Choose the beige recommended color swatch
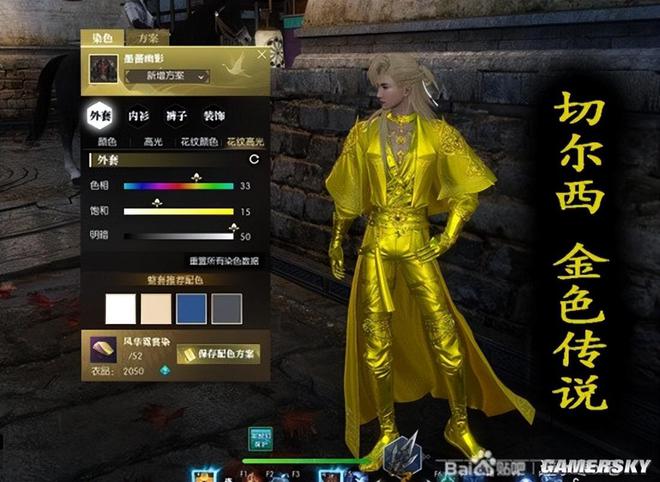This screenshot has width=660, height=482. click(x=156, y=308)
